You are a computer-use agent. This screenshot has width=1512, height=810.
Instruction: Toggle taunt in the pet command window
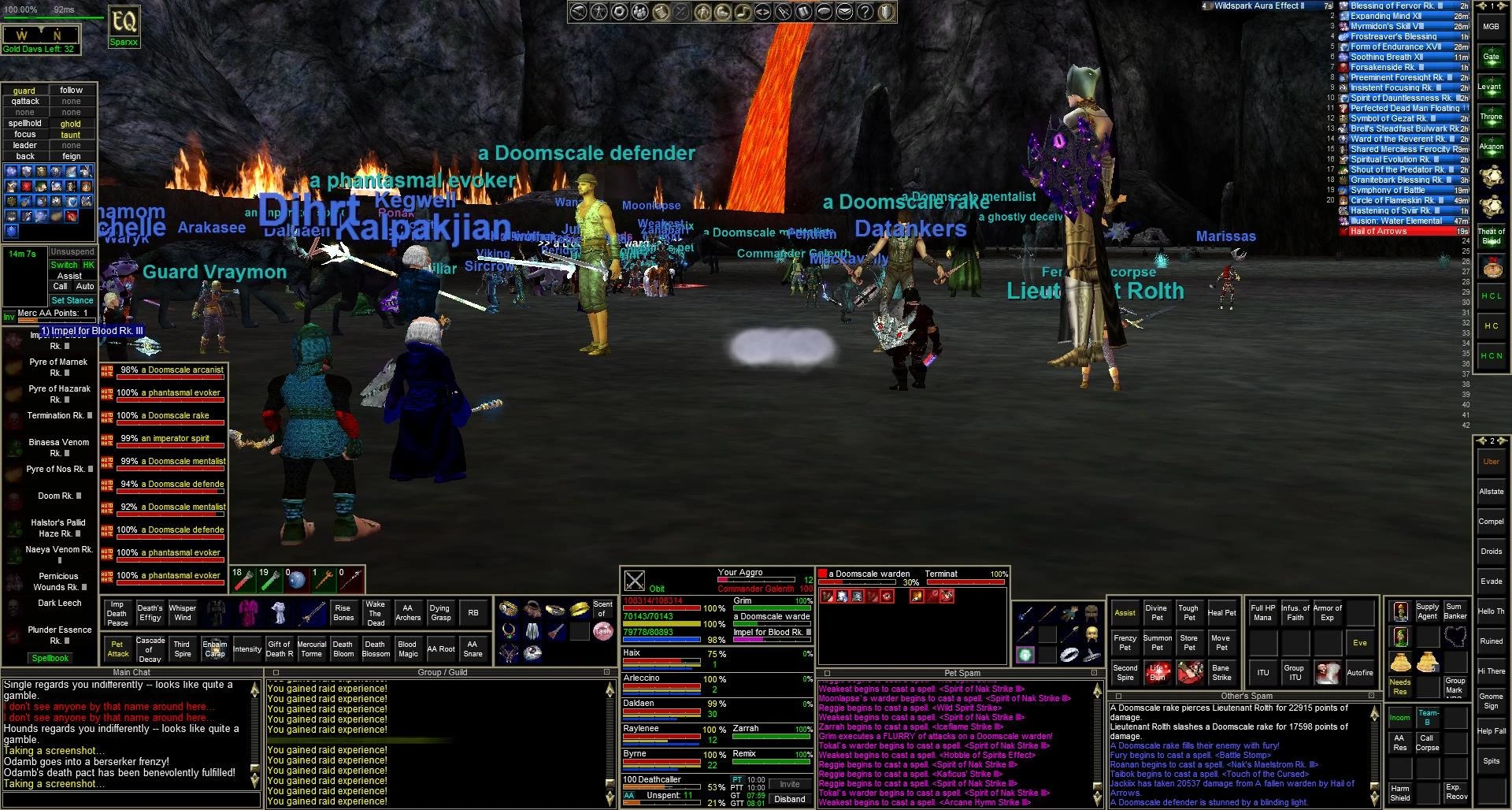coord(71,135)
